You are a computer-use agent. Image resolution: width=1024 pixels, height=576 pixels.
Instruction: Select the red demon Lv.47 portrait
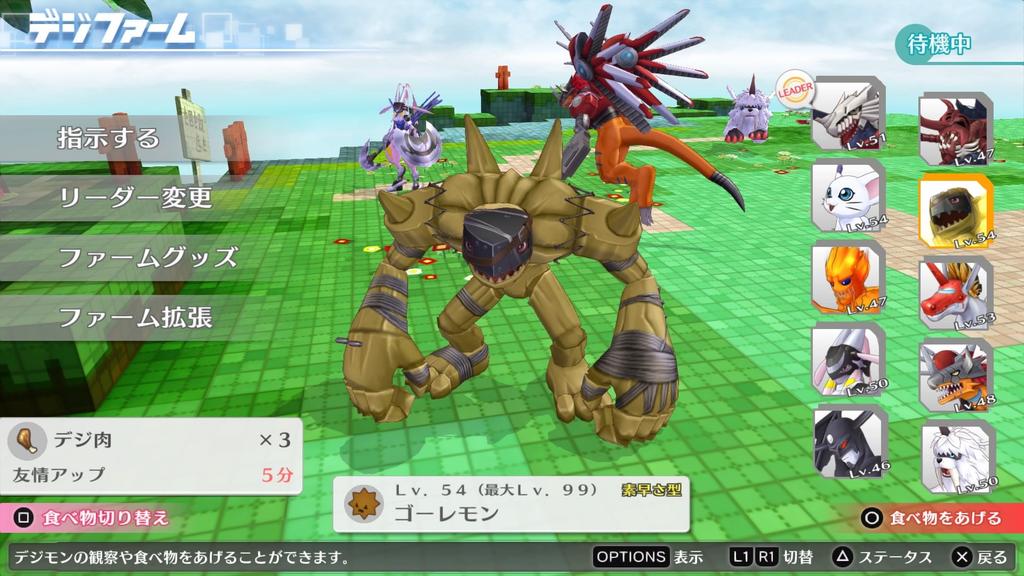coord(955,129)
